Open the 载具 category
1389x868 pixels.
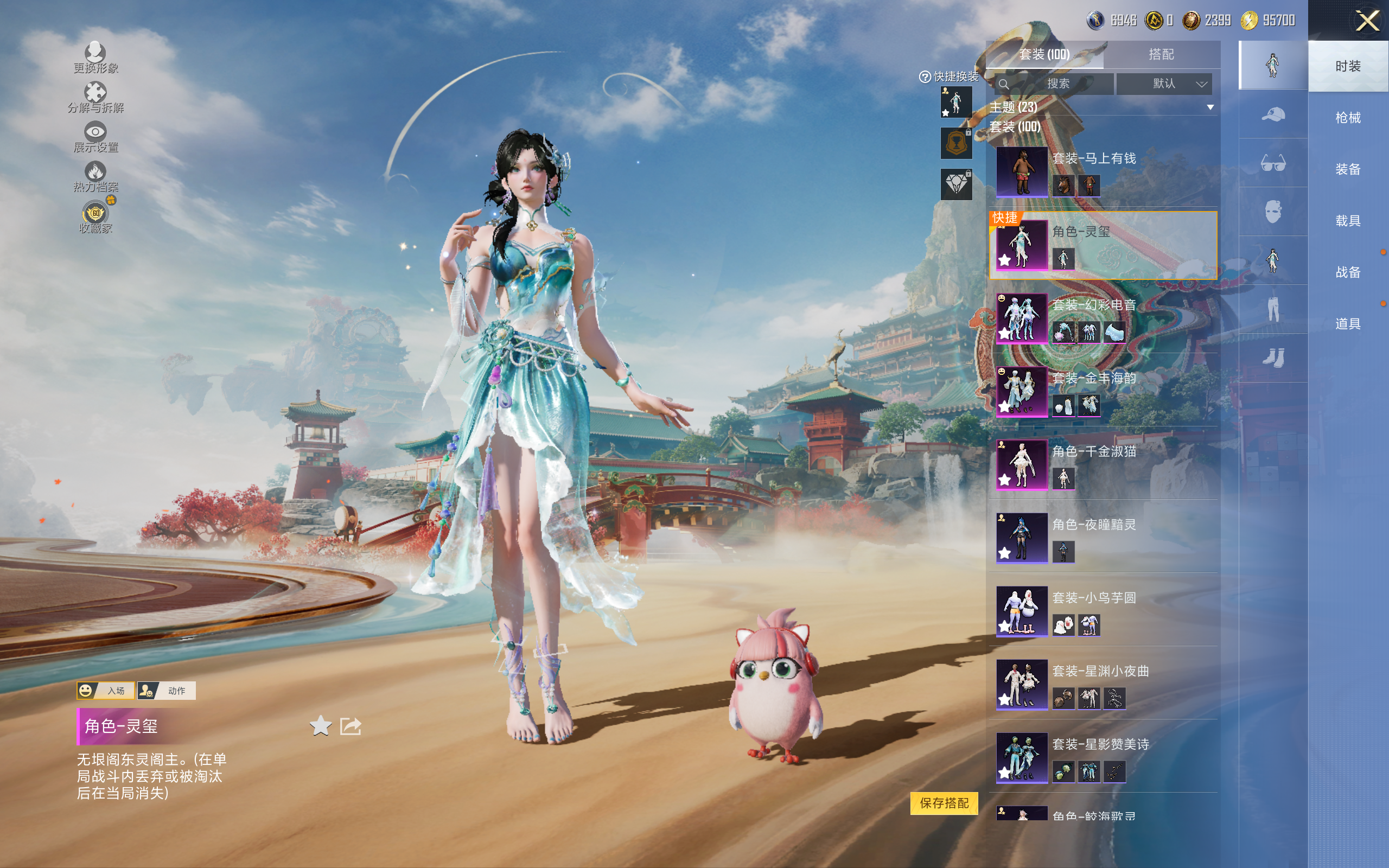pyautogui.click(x=1347, y=221)
